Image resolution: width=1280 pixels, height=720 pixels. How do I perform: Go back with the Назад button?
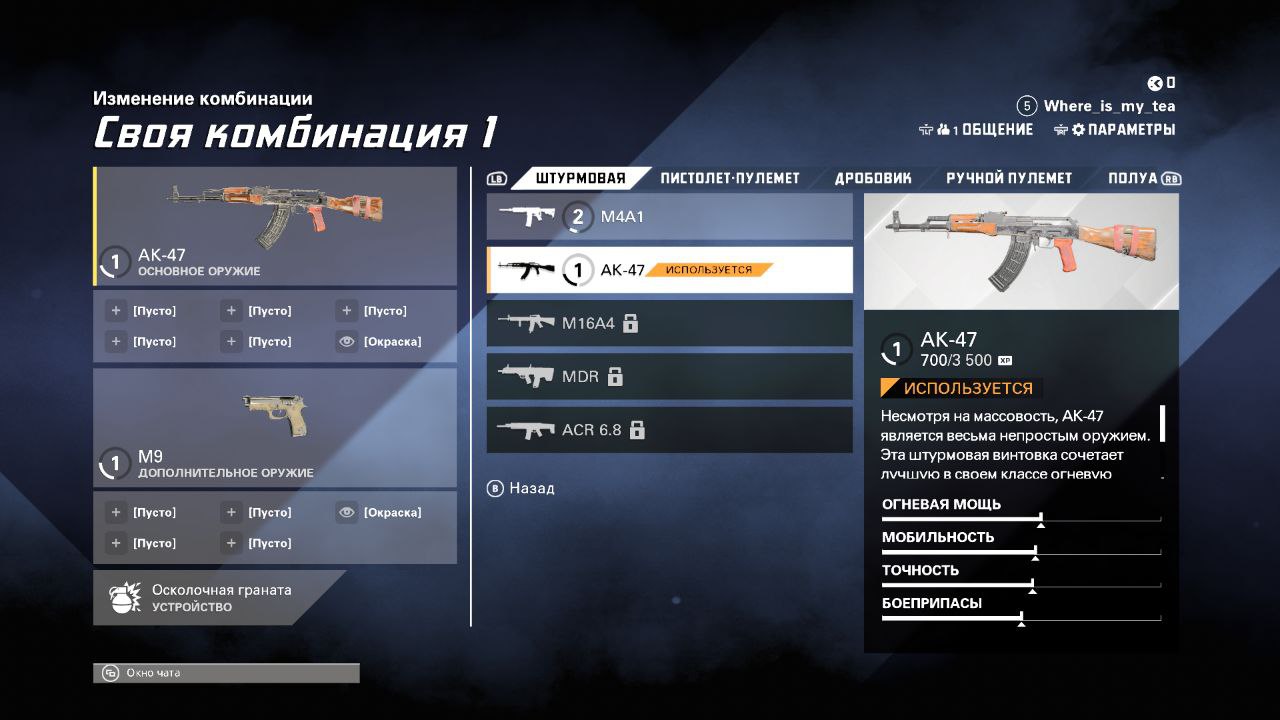pyautogui.click(x=521, y=489)
